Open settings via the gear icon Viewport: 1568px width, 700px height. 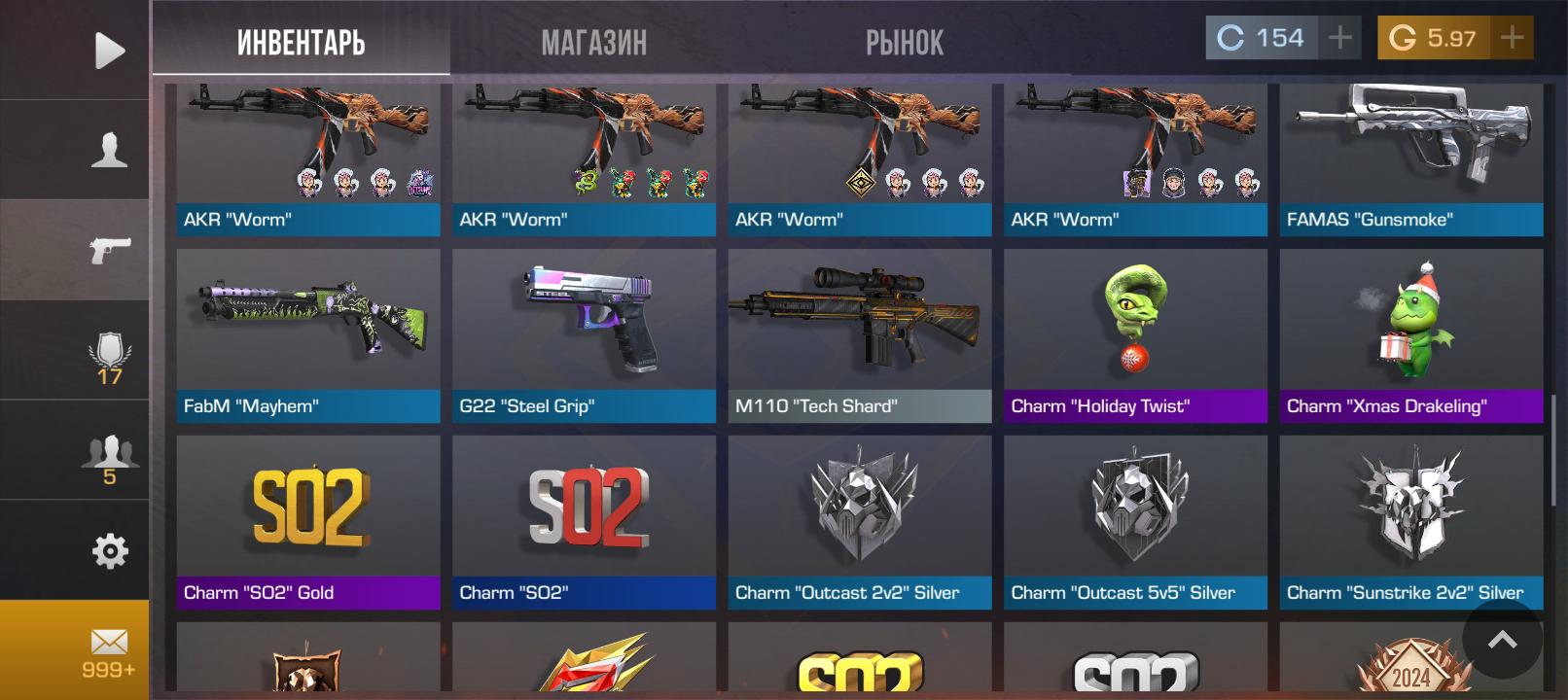pyautogui.click(x=109, y=551)
